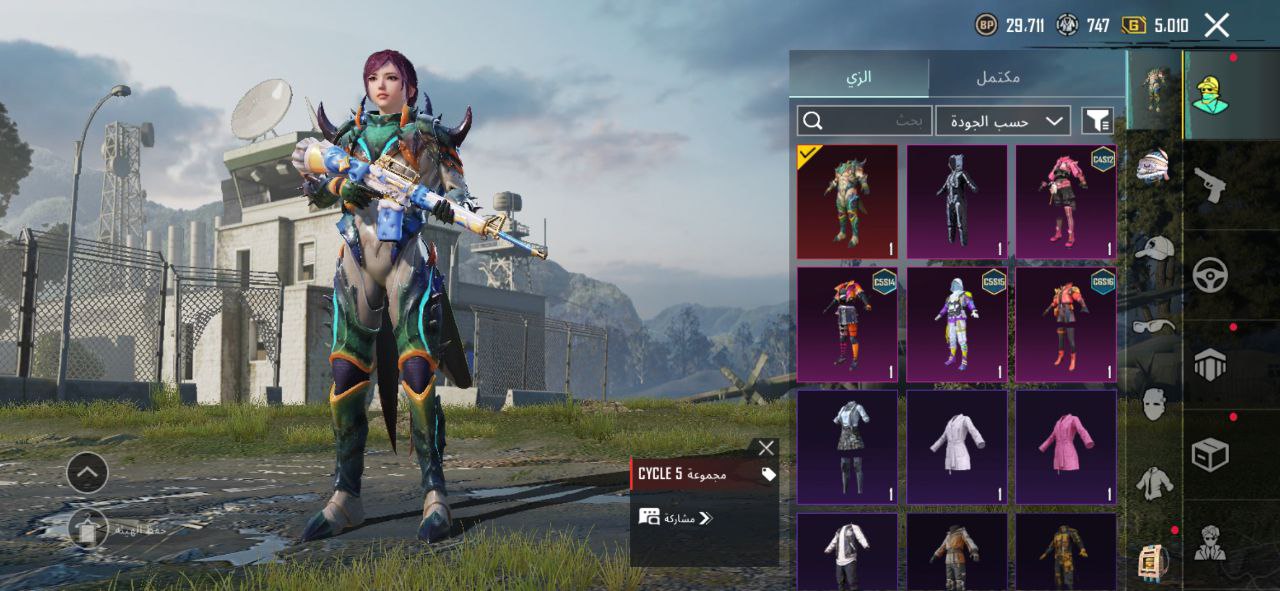Image resolution: width=1280 pixels, height=591 pixels.
Task: Tap the مشاركة share button
Action: [x=677, y=518]
